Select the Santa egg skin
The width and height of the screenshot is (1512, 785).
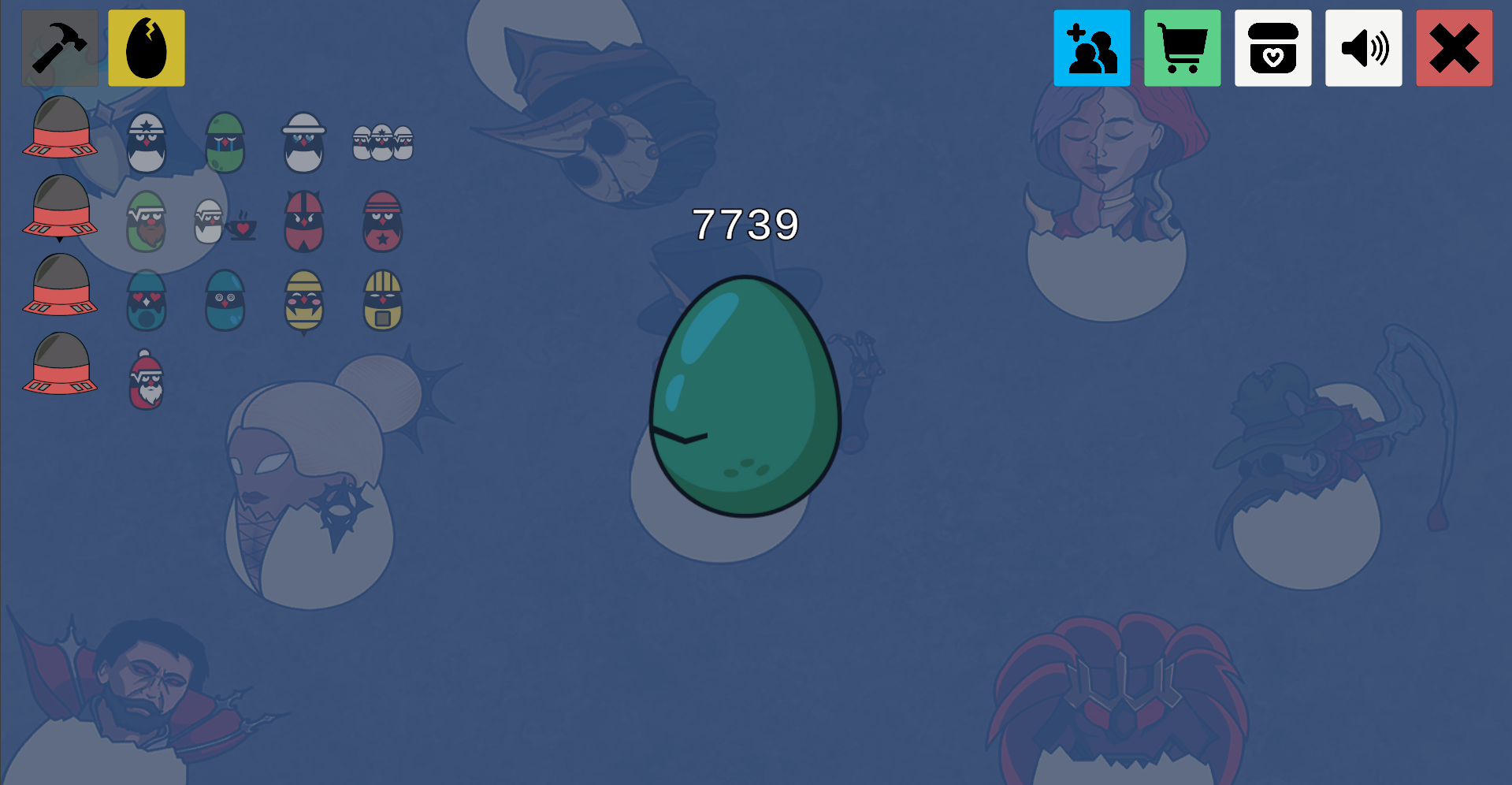point(147,381)
